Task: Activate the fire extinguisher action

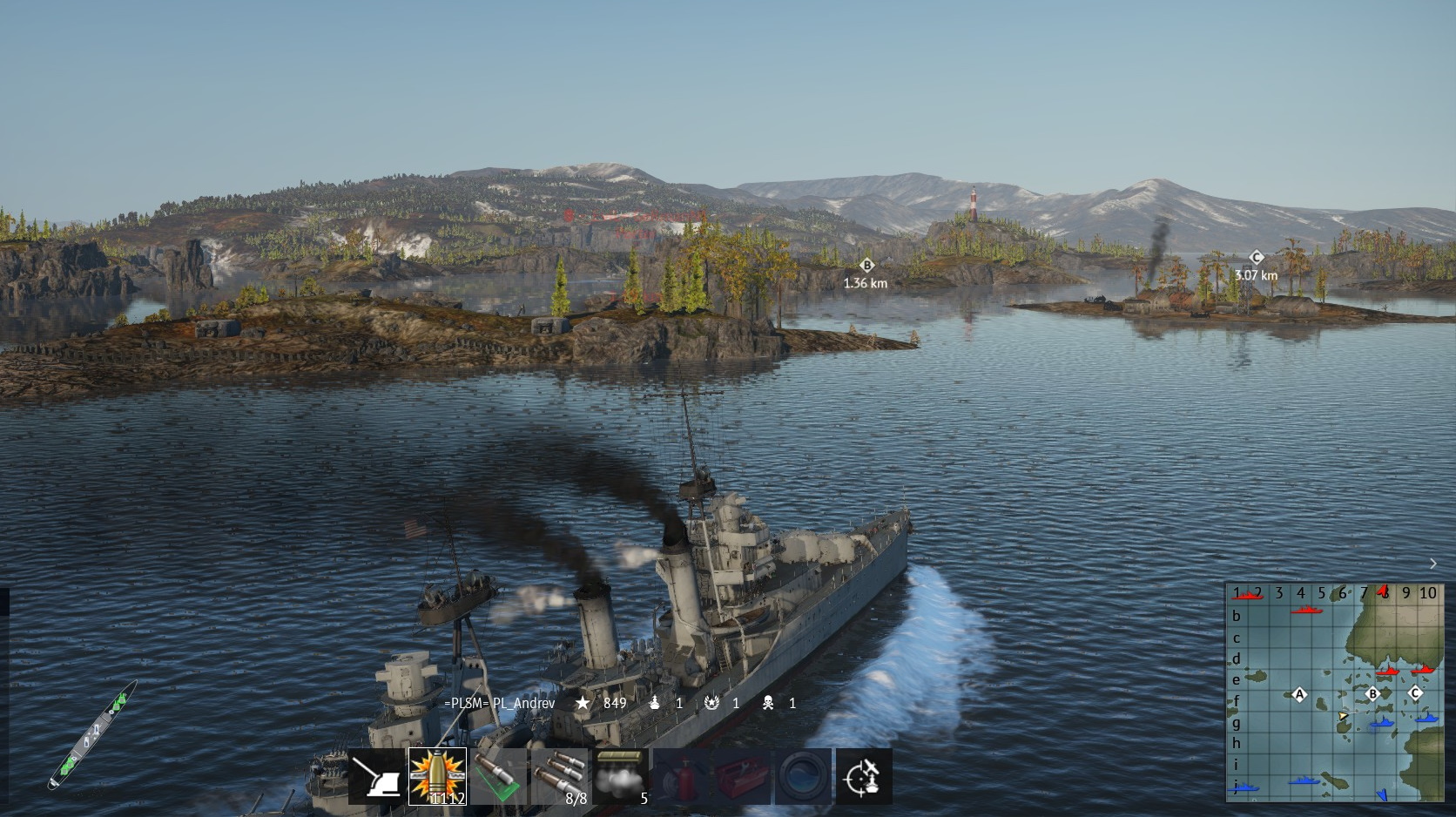Action: (682, 776)
